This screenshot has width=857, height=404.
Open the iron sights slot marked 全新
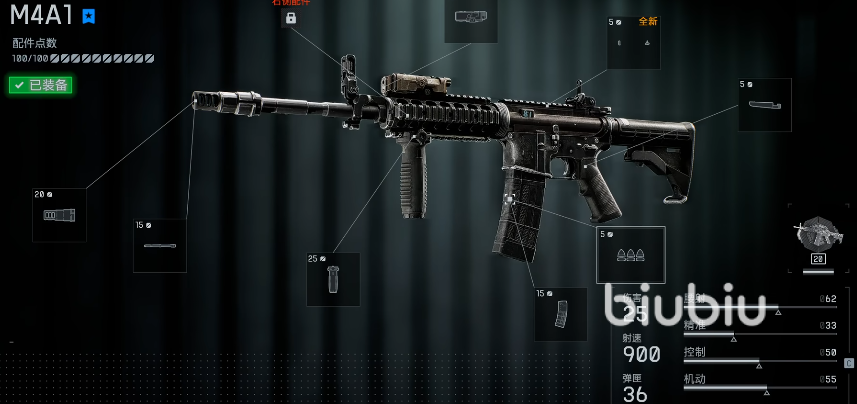[x=633, y=43]
